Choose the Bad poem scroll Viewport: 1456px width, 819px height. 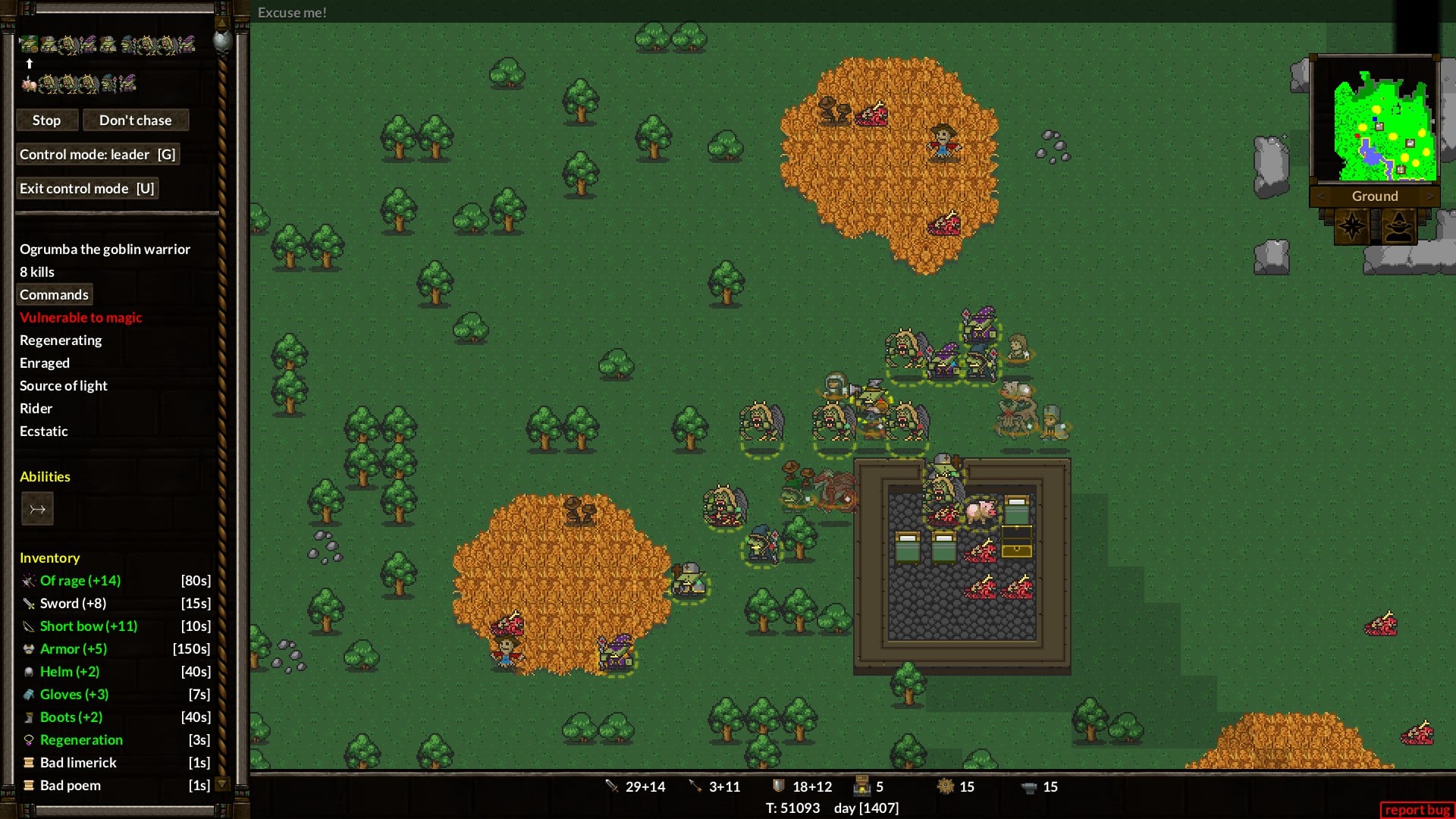(70, 786)
